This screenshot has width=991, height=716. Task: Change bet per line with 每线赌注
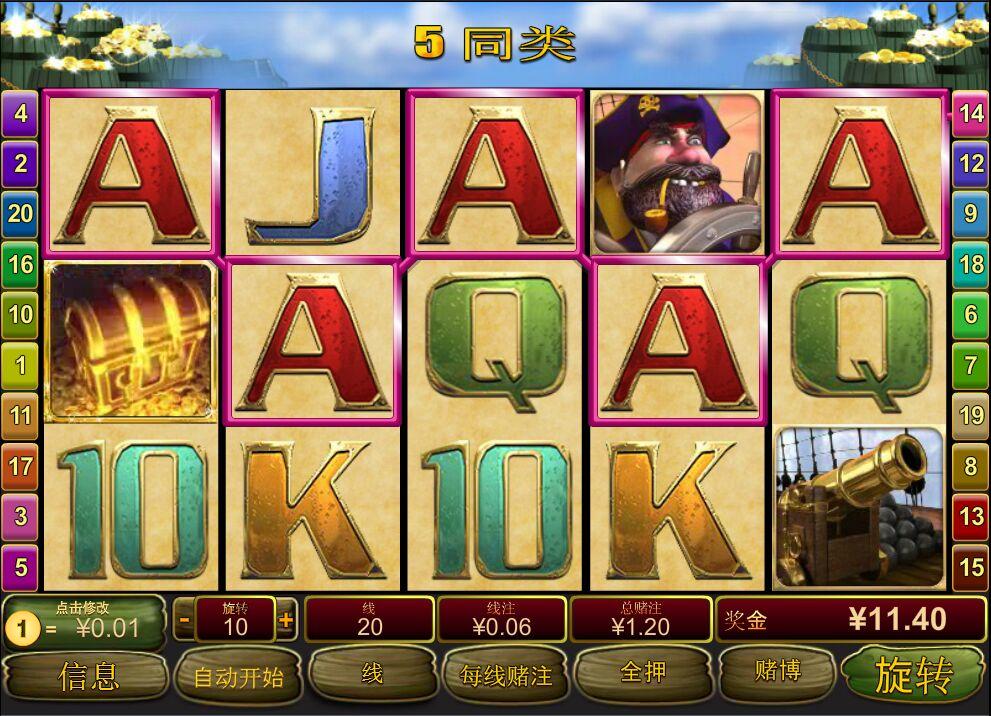tap(506, 676)
